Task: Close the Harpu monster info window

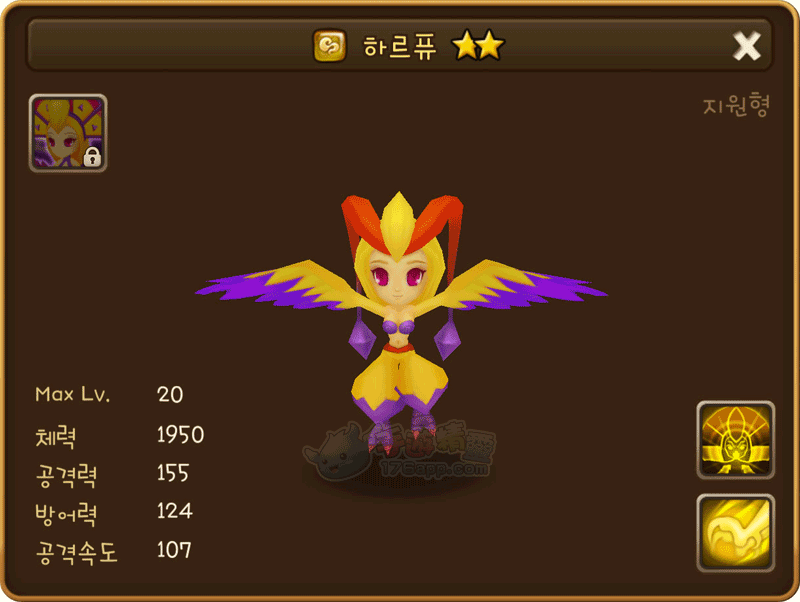Action: 747,46
